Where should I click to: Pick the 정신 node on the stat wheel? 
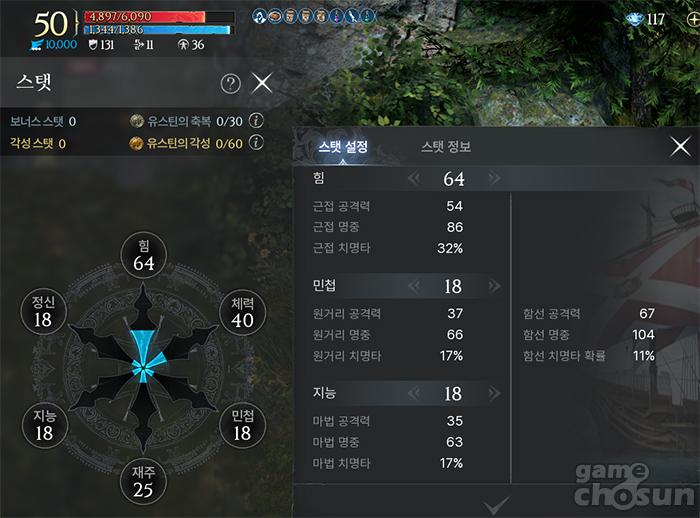pyautogui.click(x=43, y=312)
